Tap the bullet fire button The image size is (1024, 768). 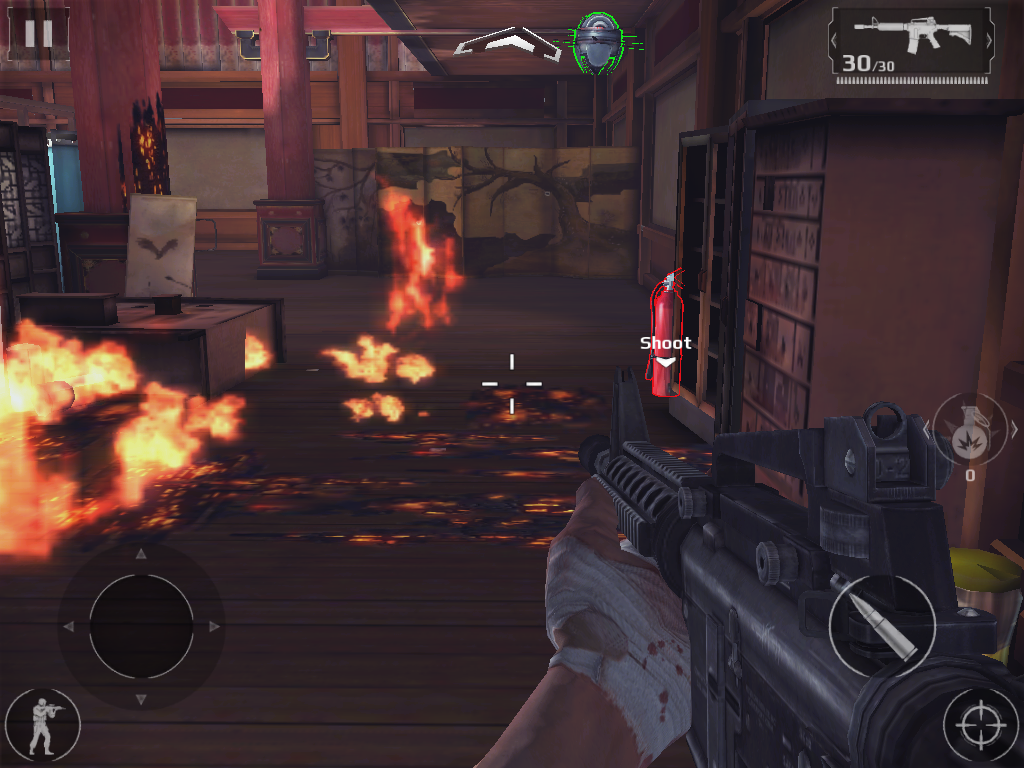point(882,626)
